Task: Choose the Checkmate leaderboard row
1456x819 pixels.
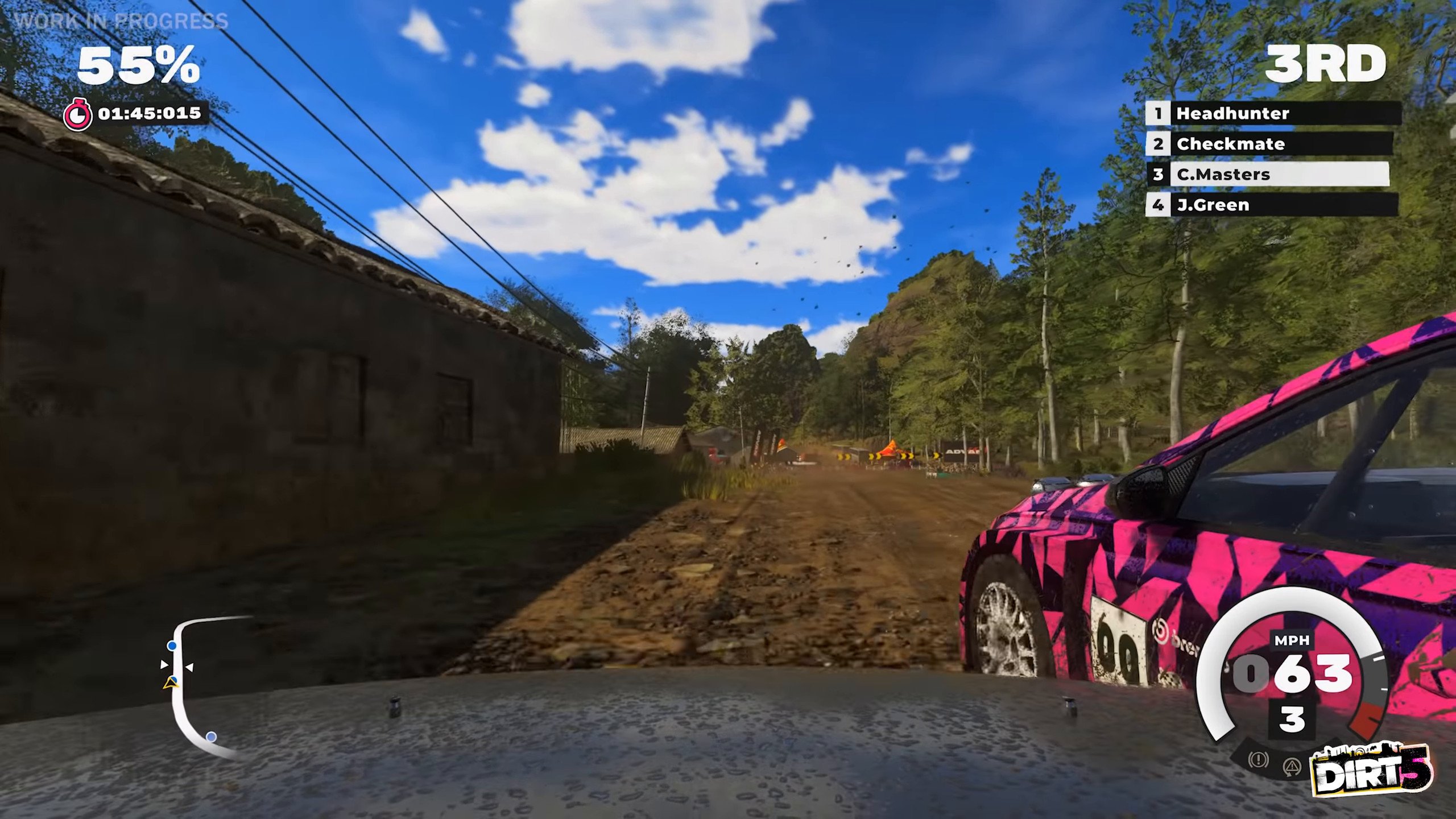Action: click(x=1269, y=144)
